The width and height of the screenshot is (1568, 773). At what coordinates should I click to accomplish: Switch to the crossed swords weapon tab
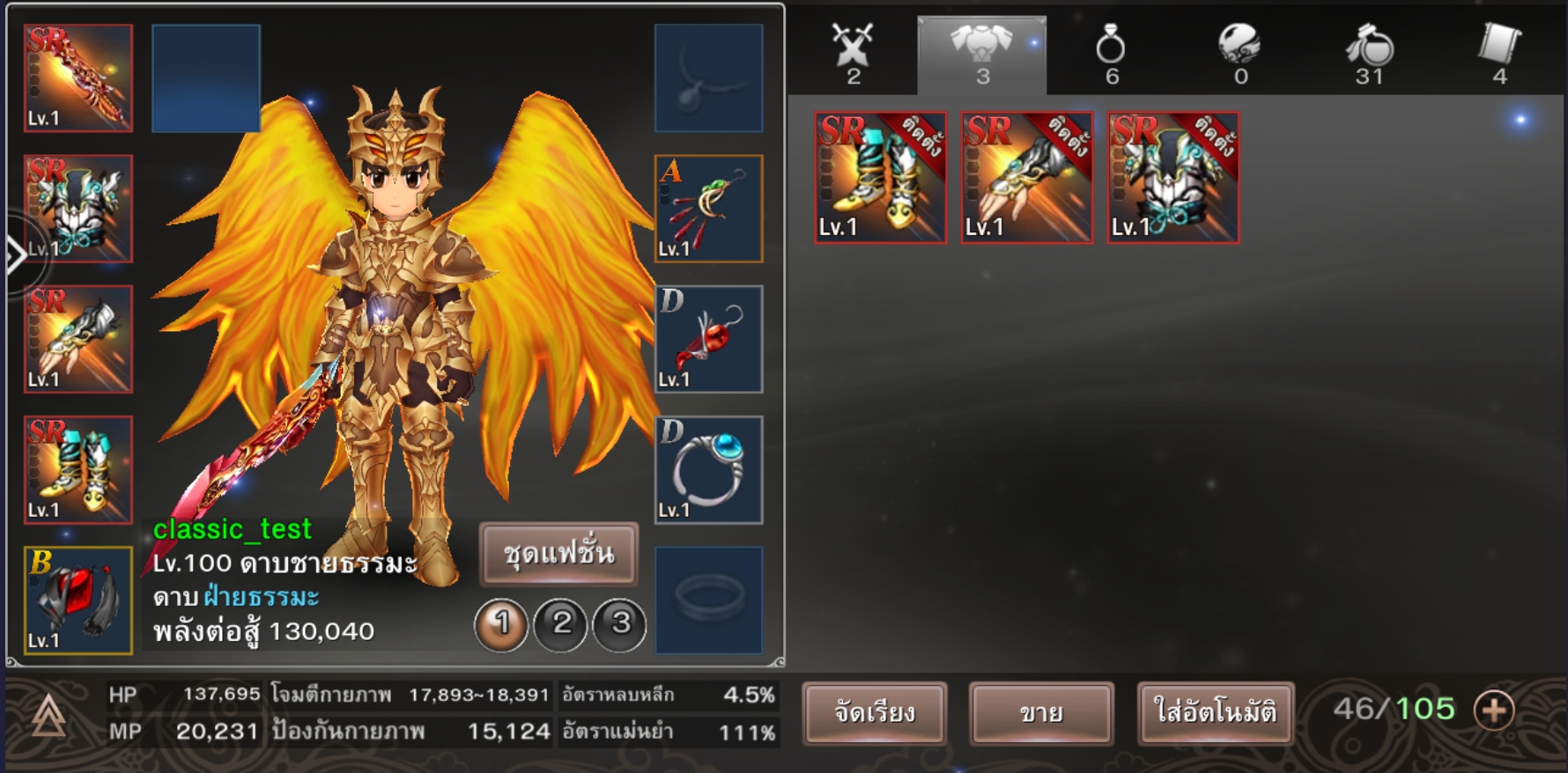click(x=853, y=54)
